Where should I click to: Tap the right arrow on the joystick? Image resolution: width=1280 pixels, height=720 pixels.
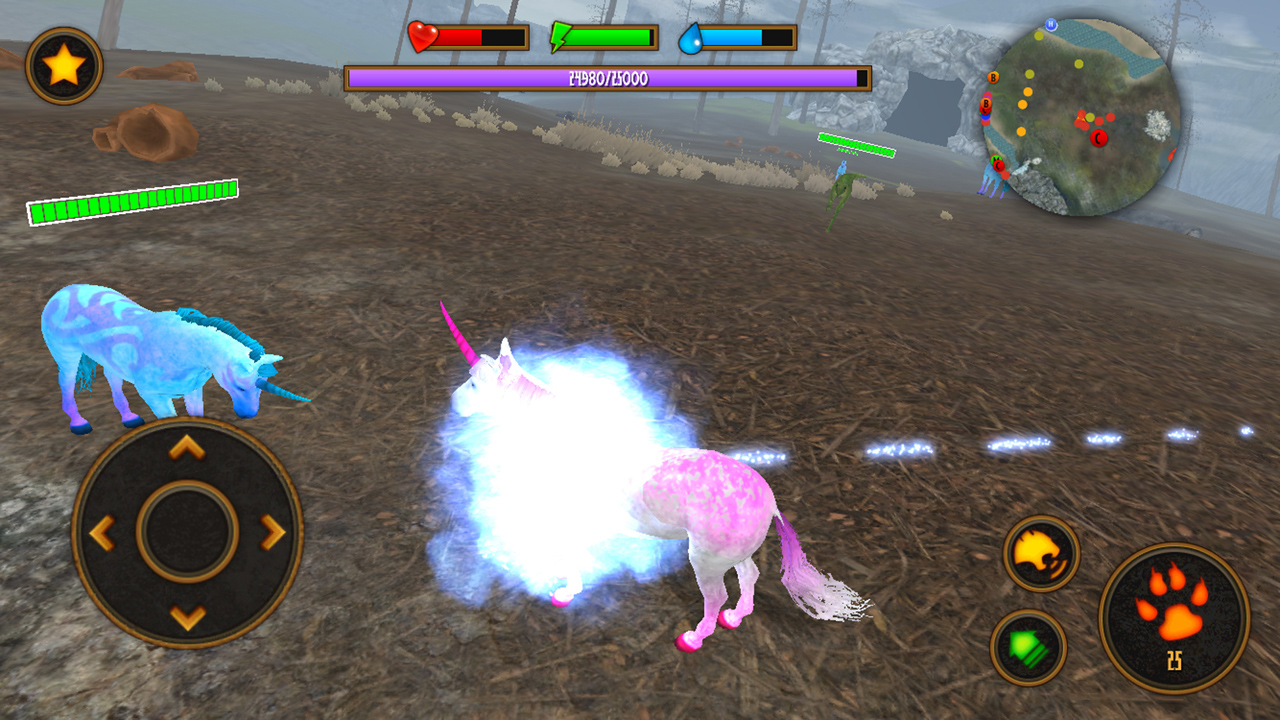[273, 533]
